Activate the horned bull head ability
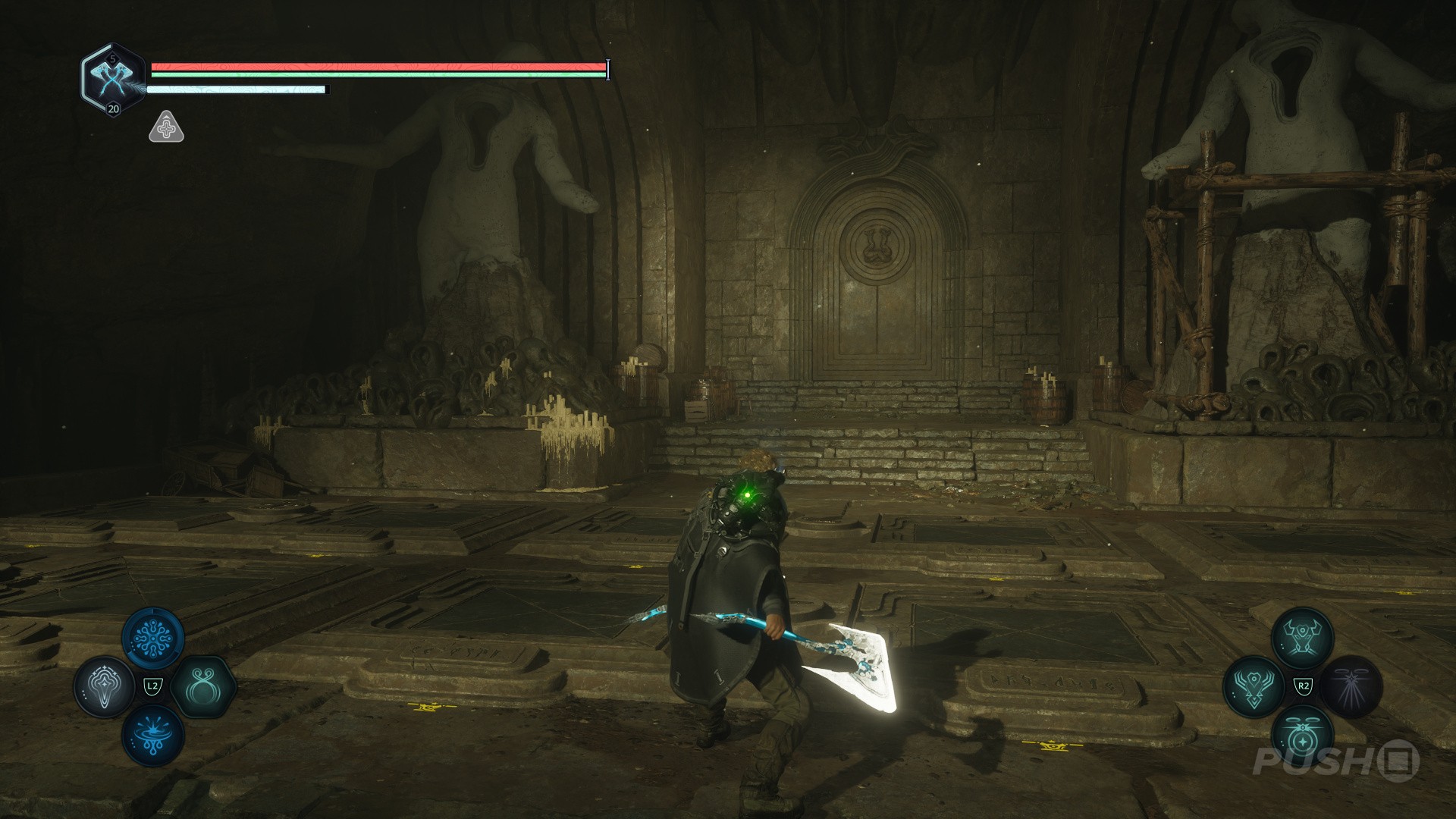The image size is (1456, 819). click(1302, 638)
